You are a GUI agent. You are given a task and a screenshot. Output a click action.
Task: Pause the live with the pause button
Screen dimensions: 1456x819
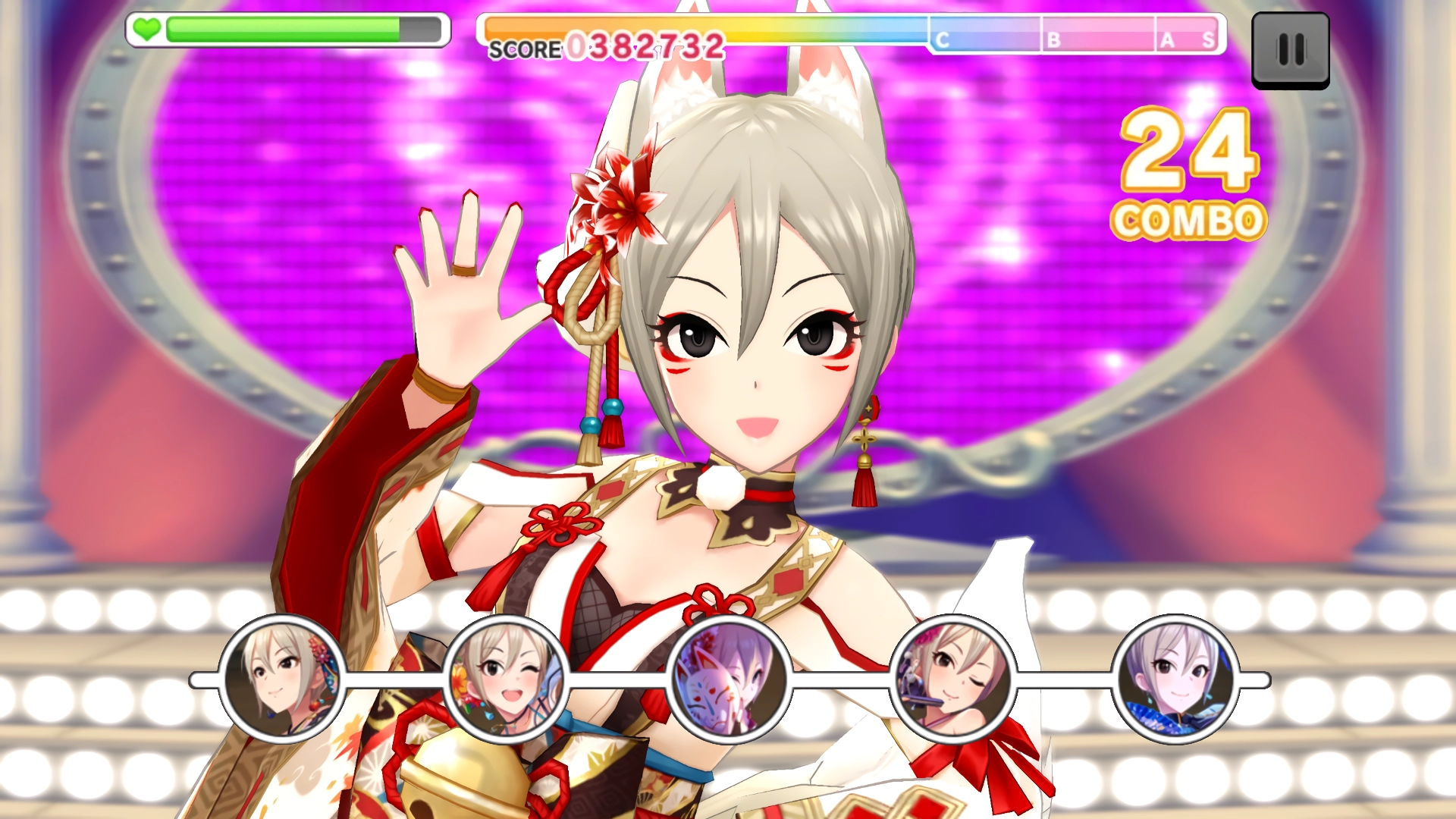[x=1290, y=50]
